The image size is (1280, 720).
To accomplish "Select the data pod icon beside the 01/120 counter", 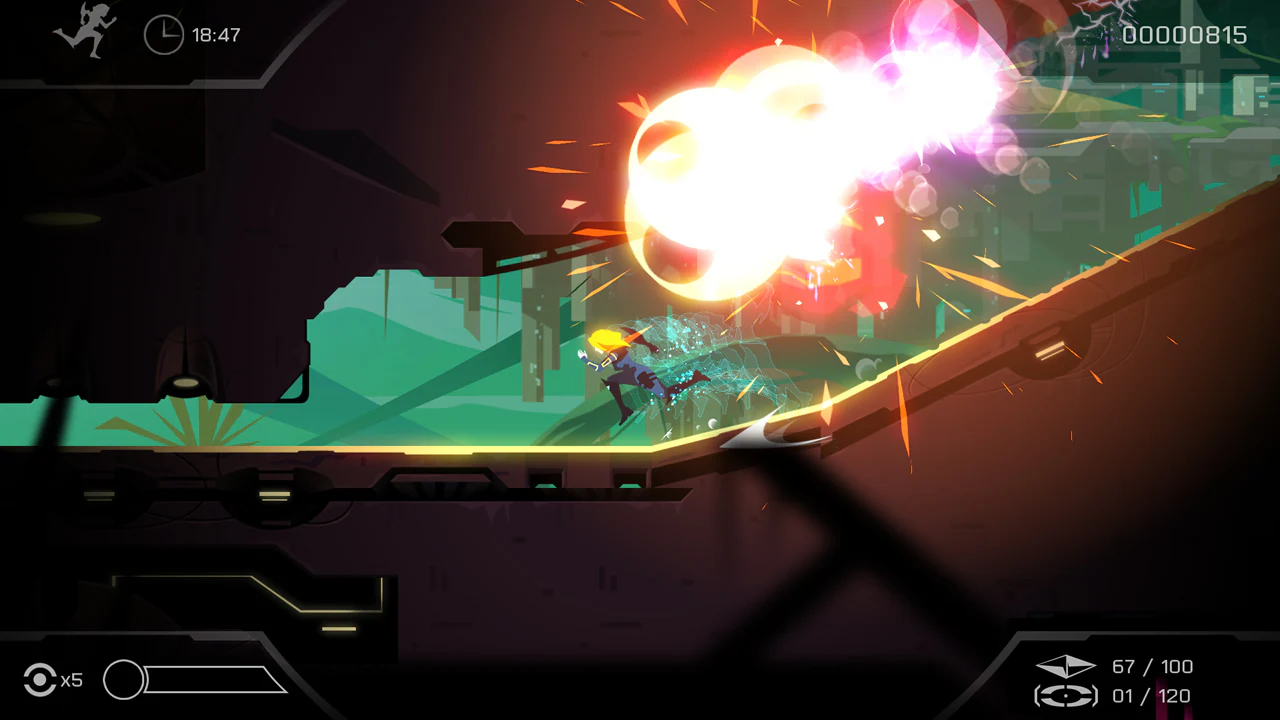I will tap(1067, 696).
